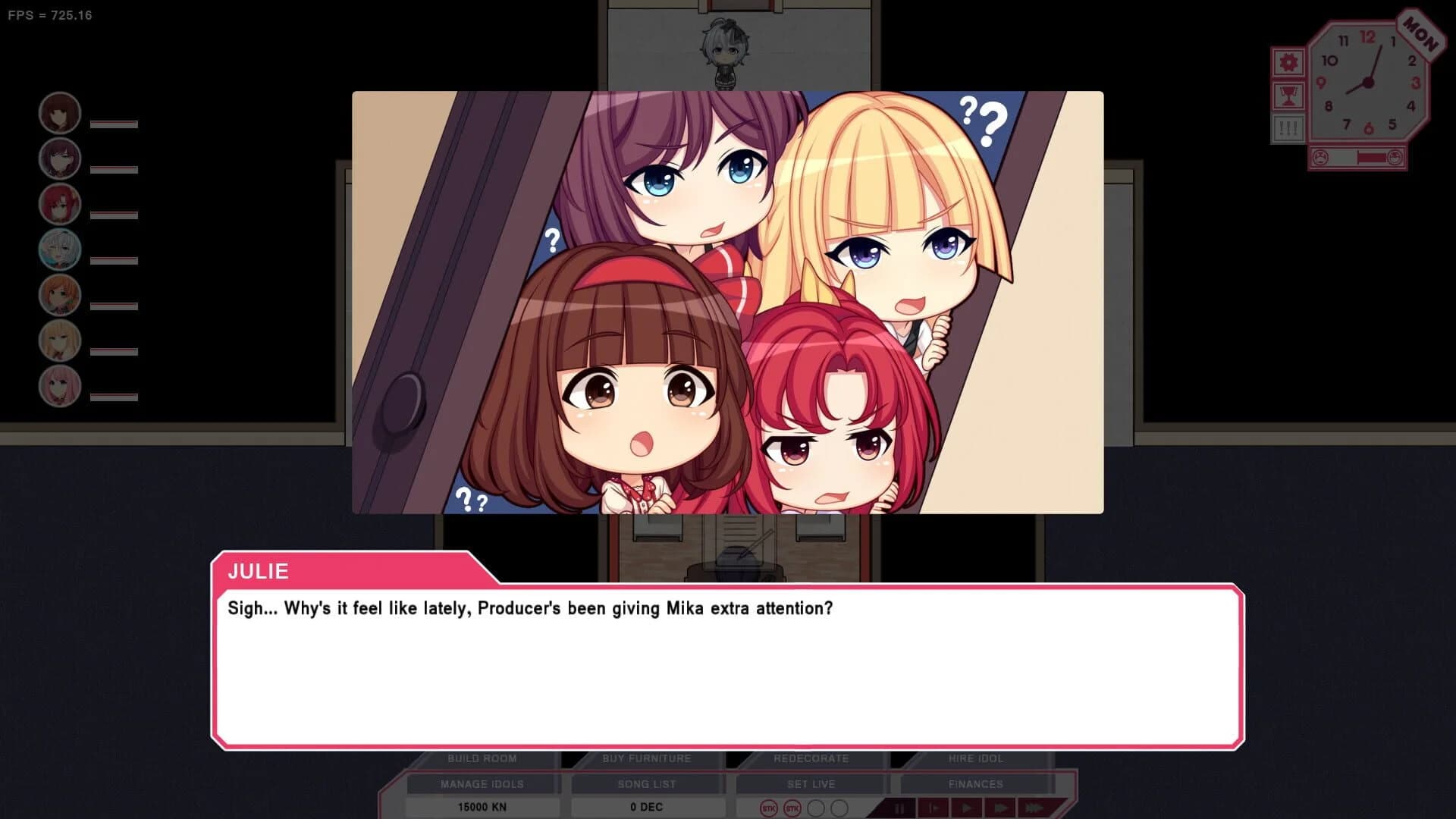Advance time using the step-forward icon
1456x819 pixels.
(935, 808)
